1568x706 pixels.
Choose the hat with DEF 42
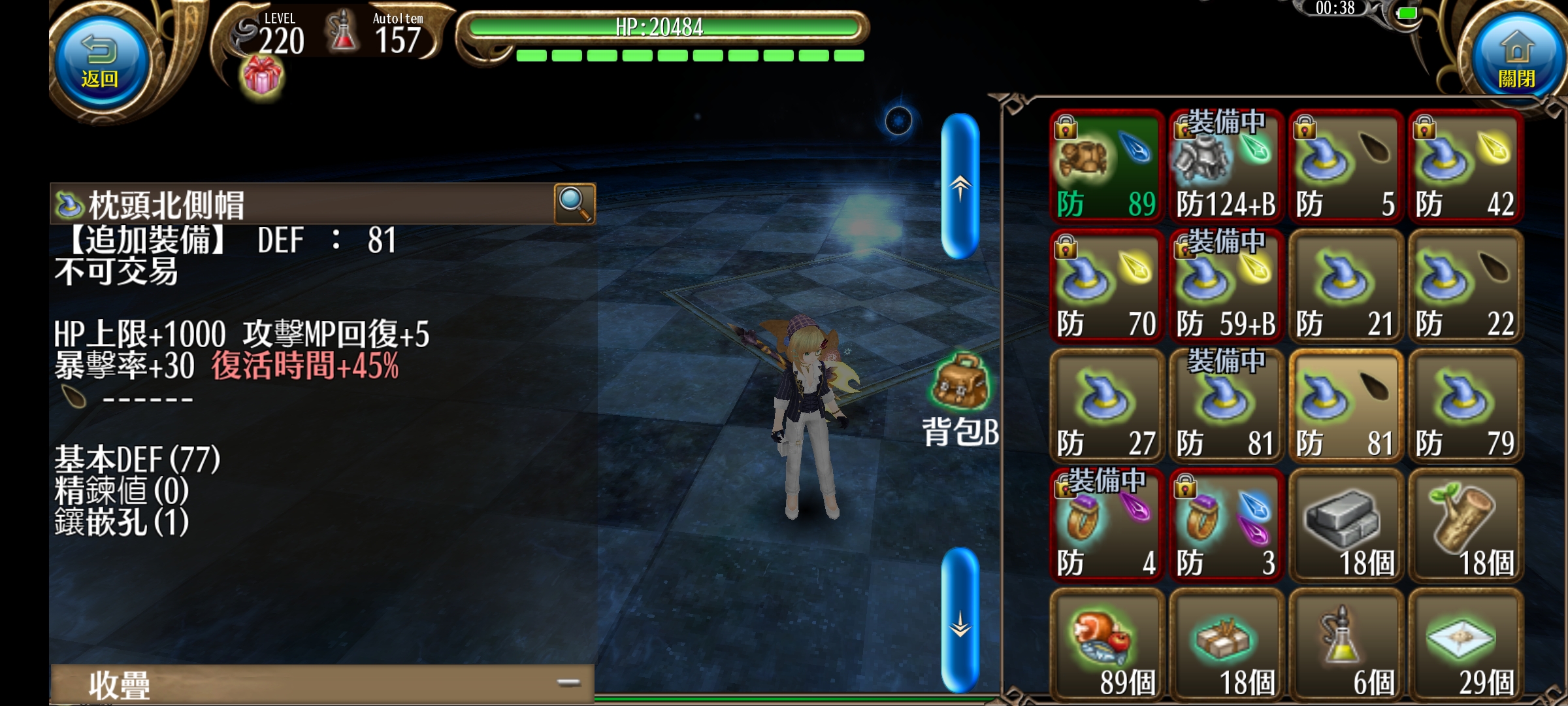[1465, 167]
